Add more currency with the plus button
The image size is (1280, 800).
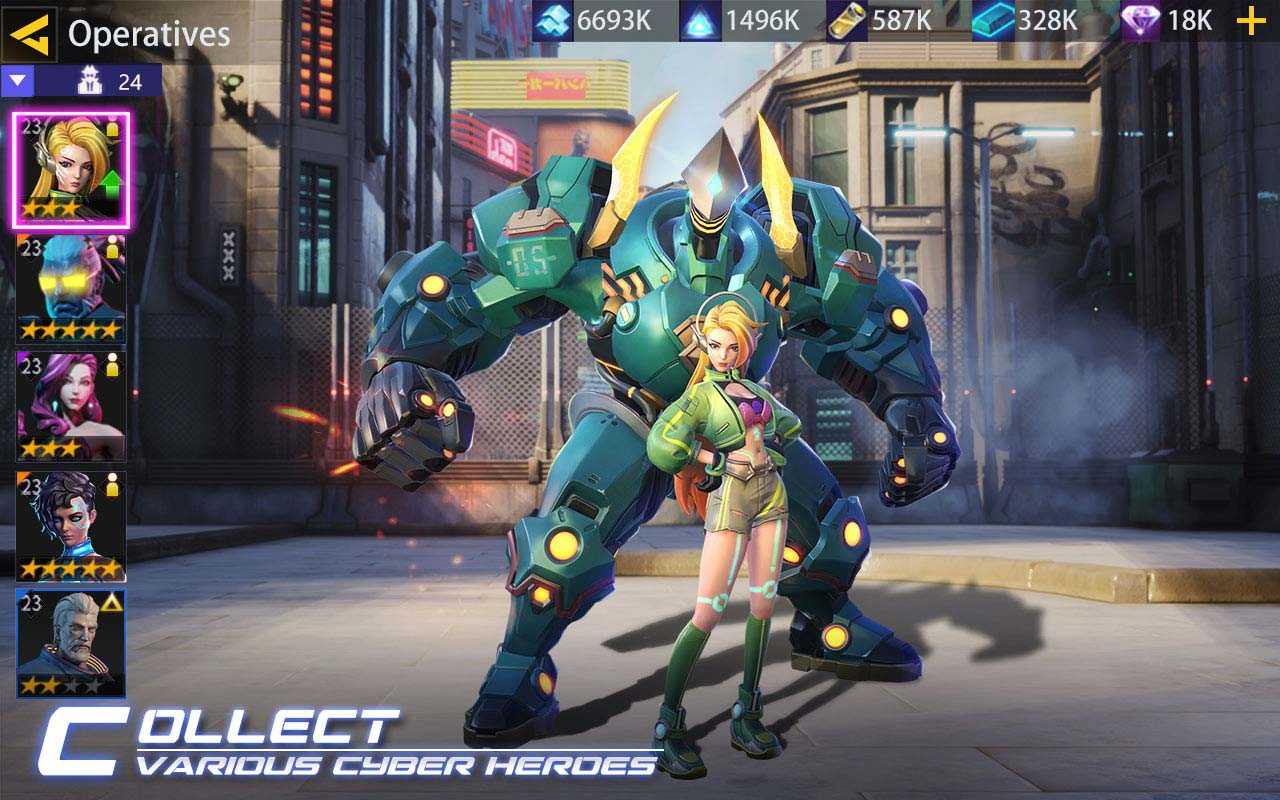(1251, 21)
